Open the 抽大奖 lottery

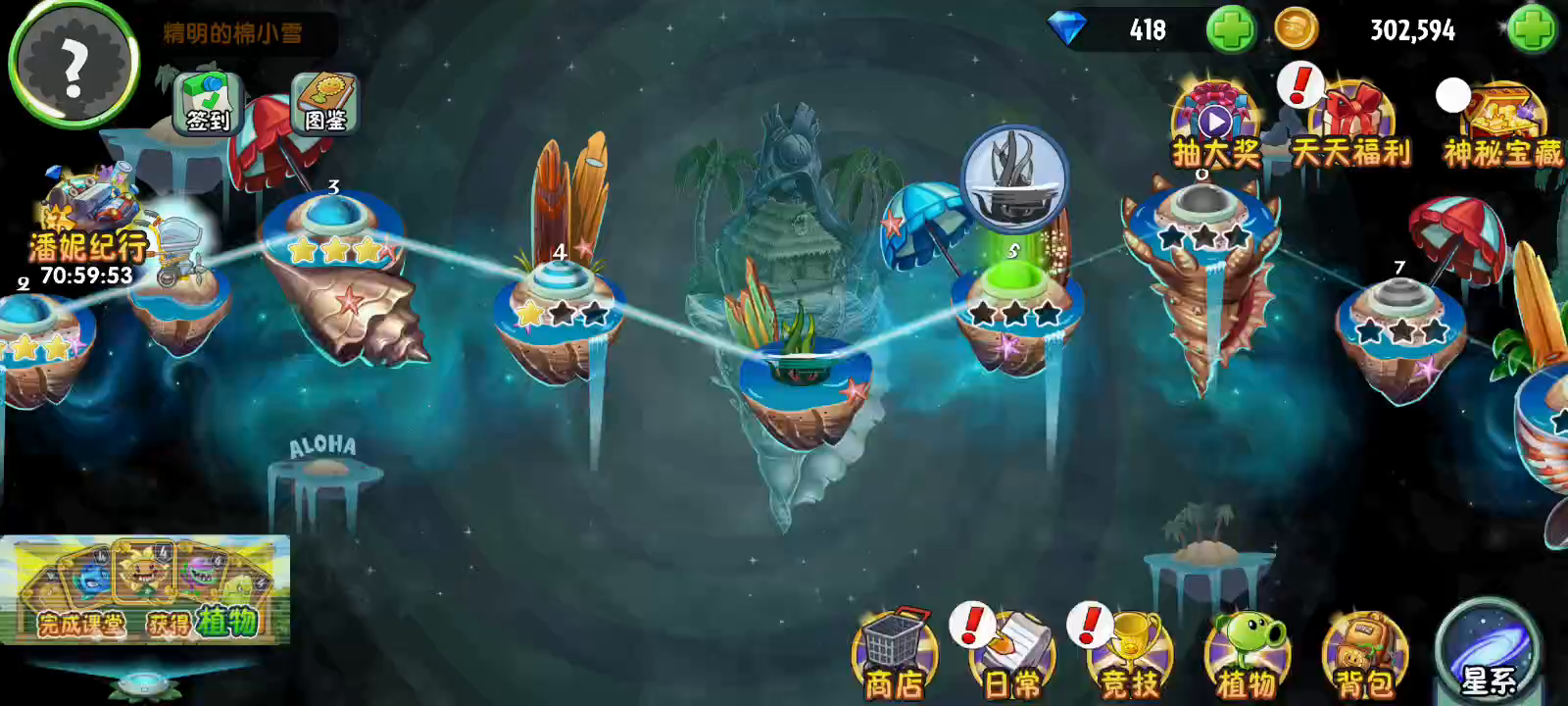tap(1215, 127)
